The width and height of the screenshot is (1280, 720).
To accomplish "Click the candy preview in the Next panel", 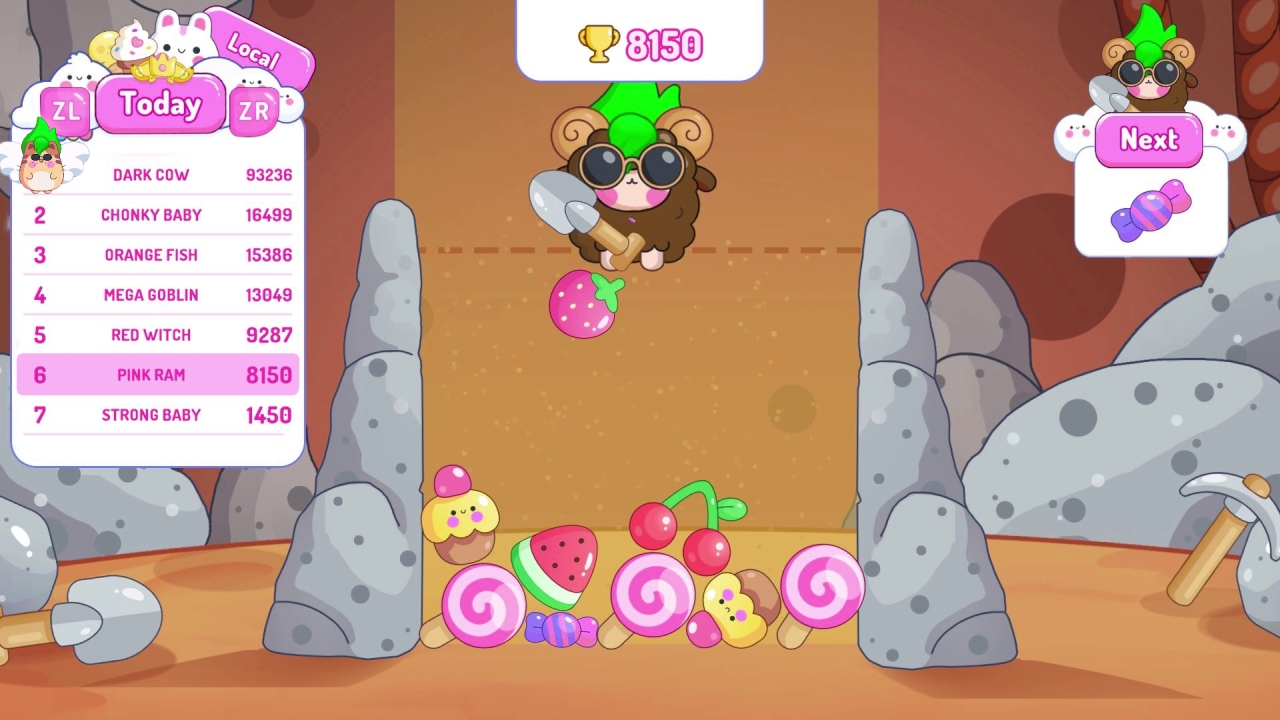I will [x=1150, y=208].
